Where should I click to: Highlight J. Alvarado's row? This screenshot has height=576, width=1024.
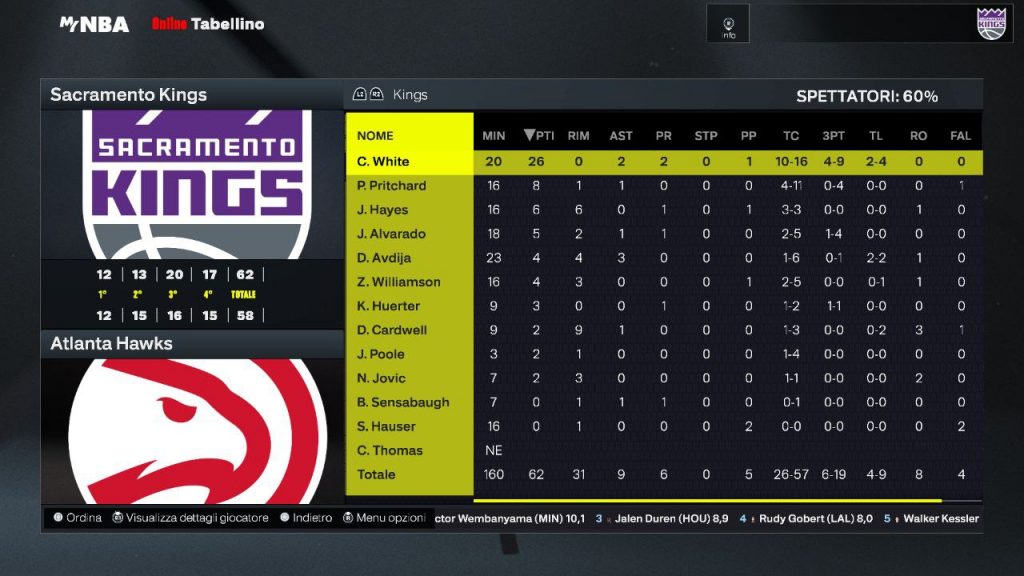391,234
